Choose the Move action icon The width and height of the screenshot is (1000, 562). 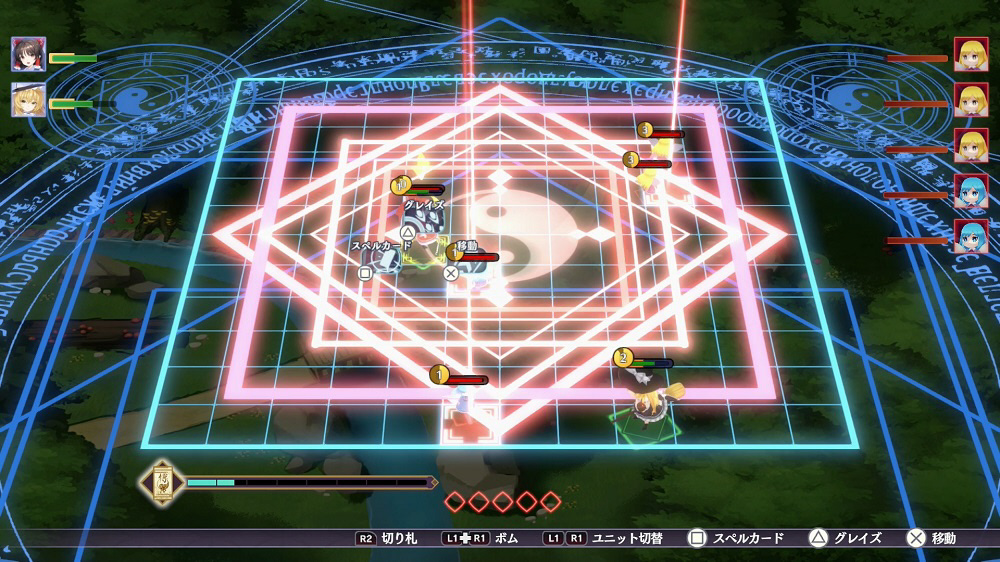coord(451,271)
